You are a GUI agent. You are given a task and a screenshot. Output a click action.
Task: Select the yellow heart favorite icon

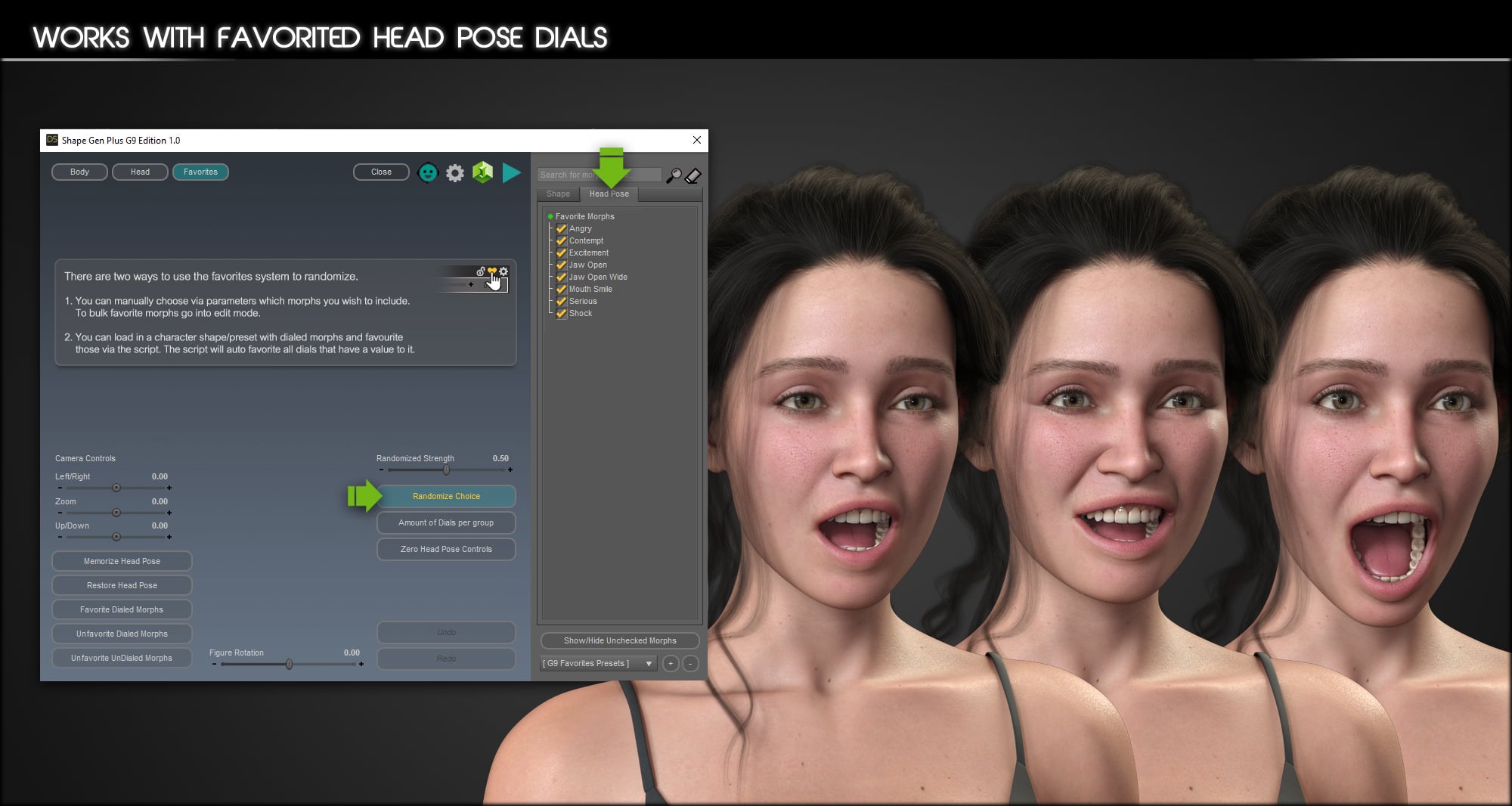(x=492, y=271)
